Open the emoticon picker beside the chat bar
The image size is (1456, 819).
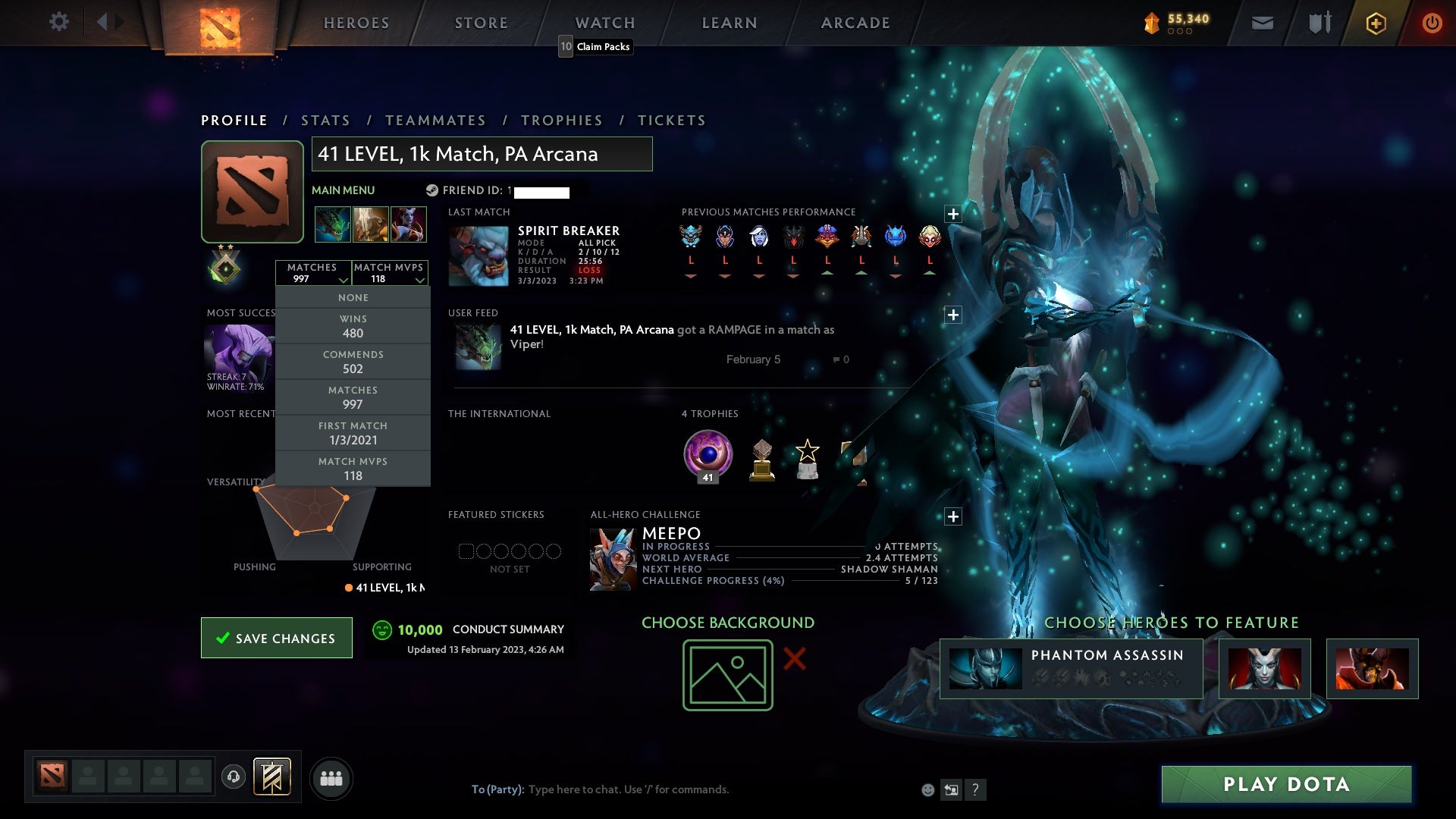click(x=928, y=789)
